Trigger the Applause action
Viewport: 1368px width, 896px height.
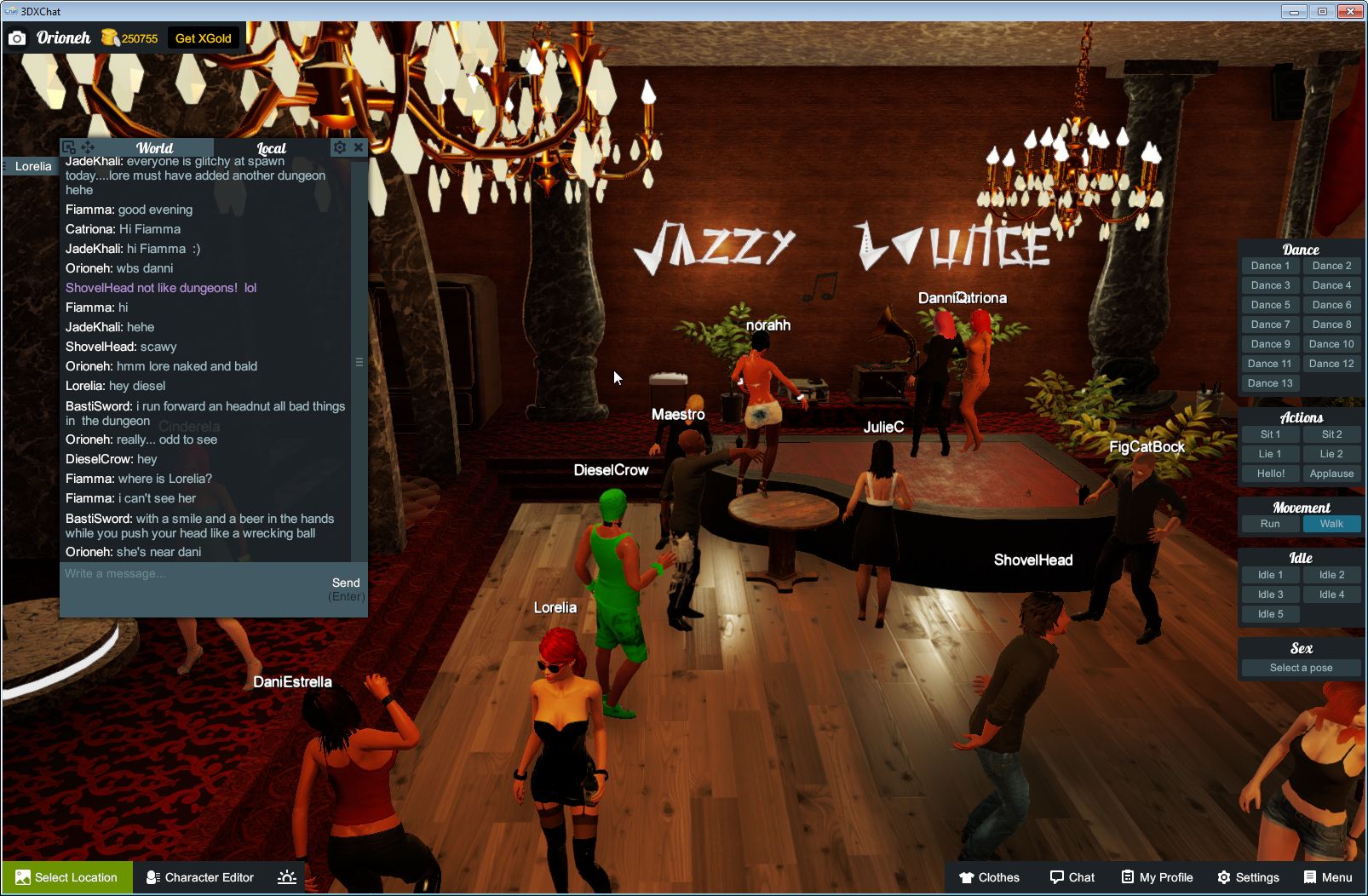pyautogui.click(x=1331, y=474)
